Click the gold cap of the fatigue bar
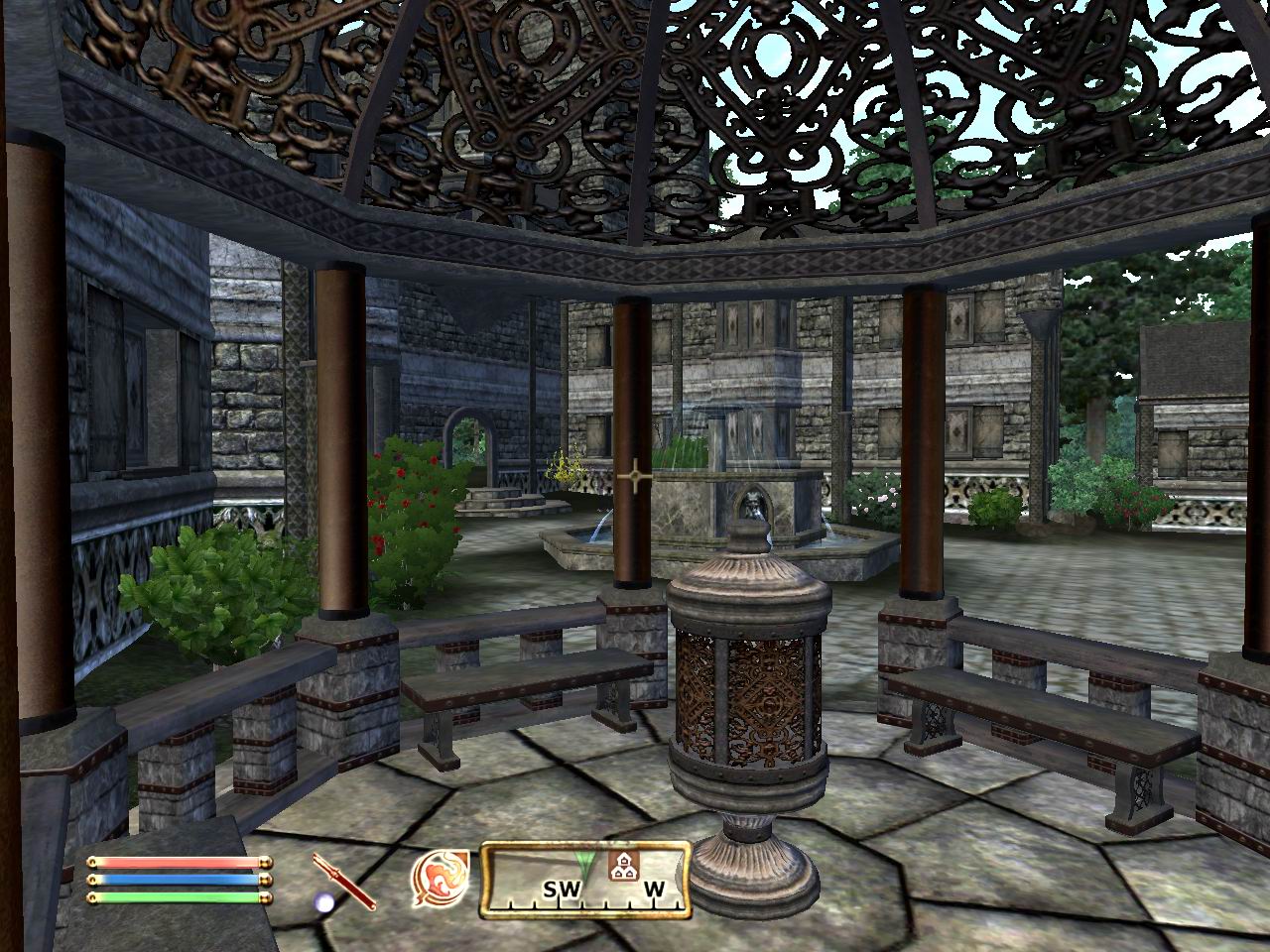The image size is (1270, 952). (x=265, y=896)
